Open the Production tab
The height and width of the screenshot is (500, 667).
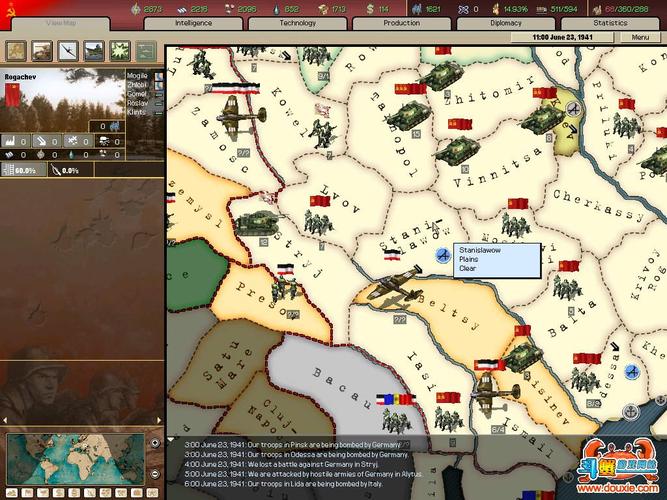[401, 22]
